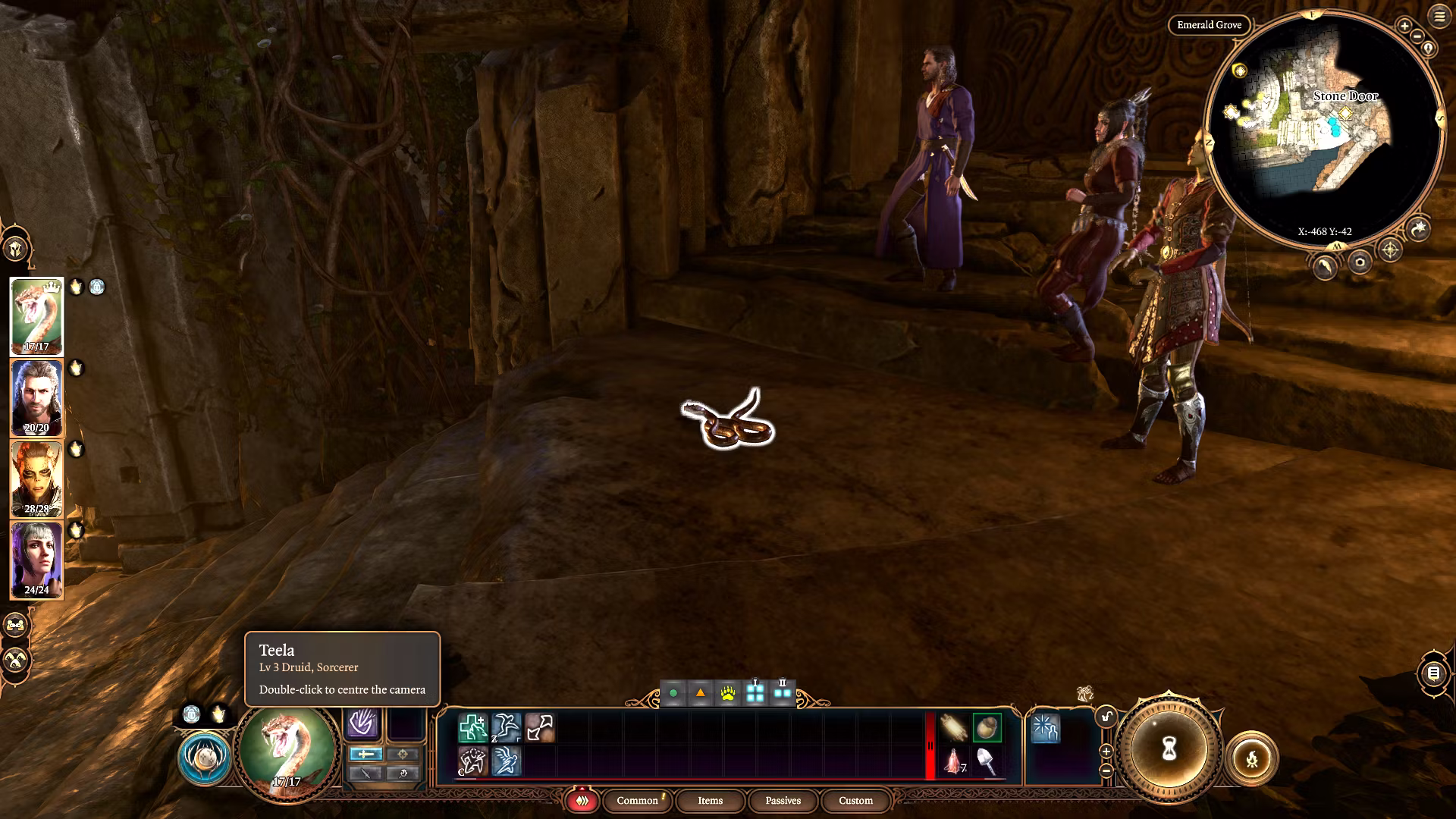
Task: Use the red potion item slot
Action: click(953, 761)
